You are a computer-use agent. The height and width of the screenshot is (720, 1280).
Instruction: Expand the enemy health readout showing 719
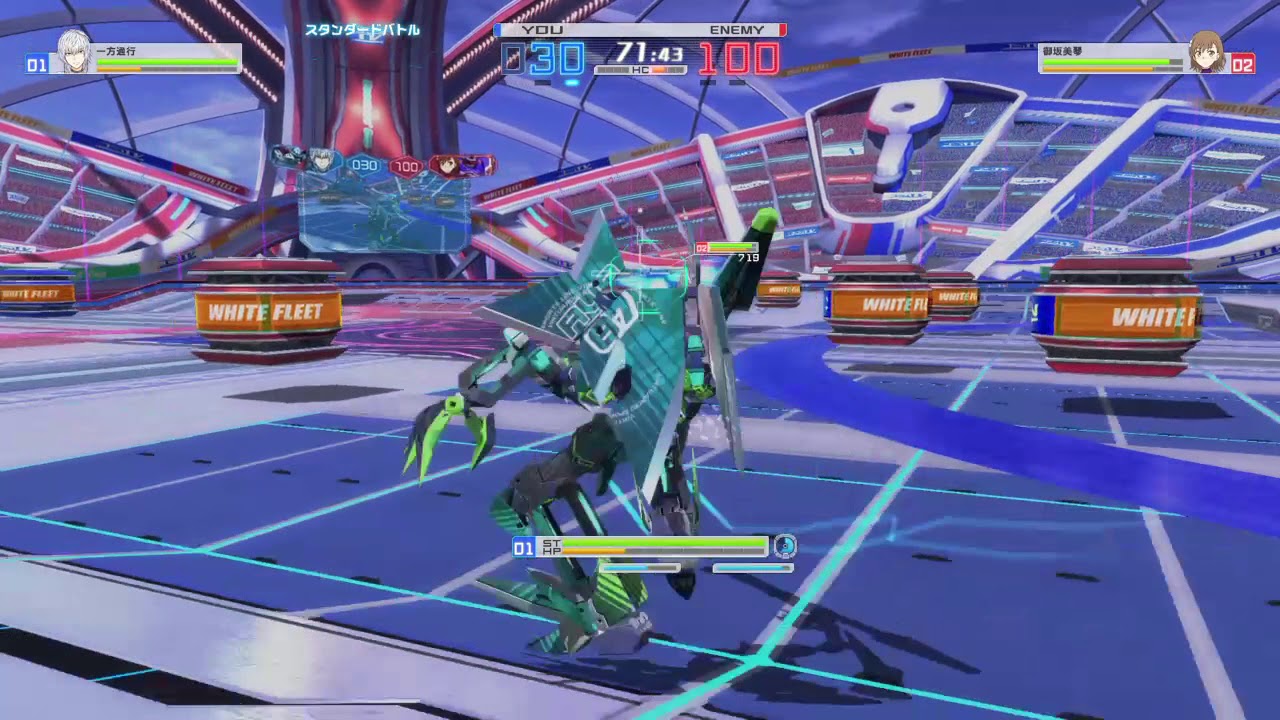[746, 256]
